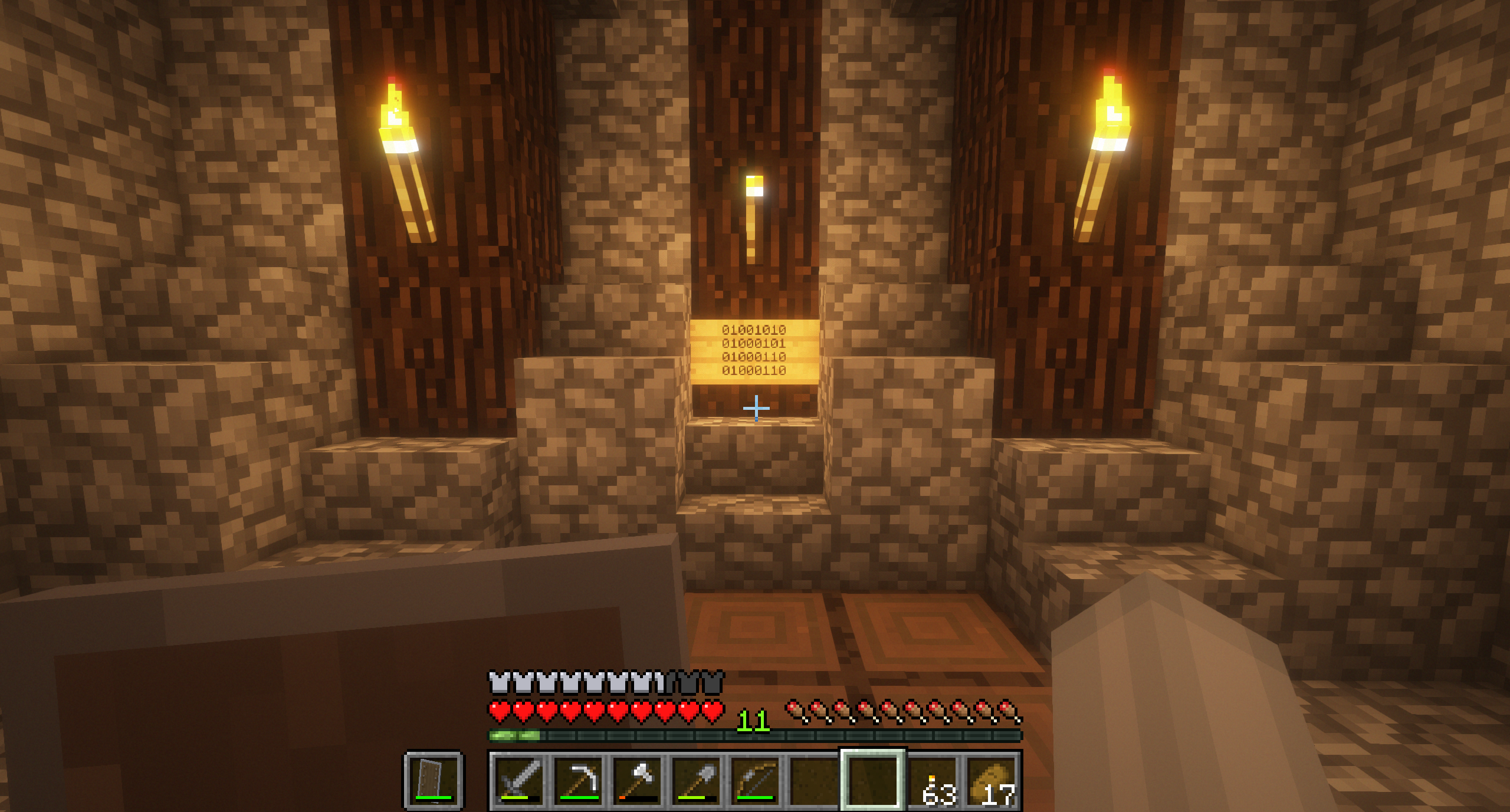Switch to the iron axe slot
Image resolution: width=1510 pixels, height=812 pixels.
638,780
